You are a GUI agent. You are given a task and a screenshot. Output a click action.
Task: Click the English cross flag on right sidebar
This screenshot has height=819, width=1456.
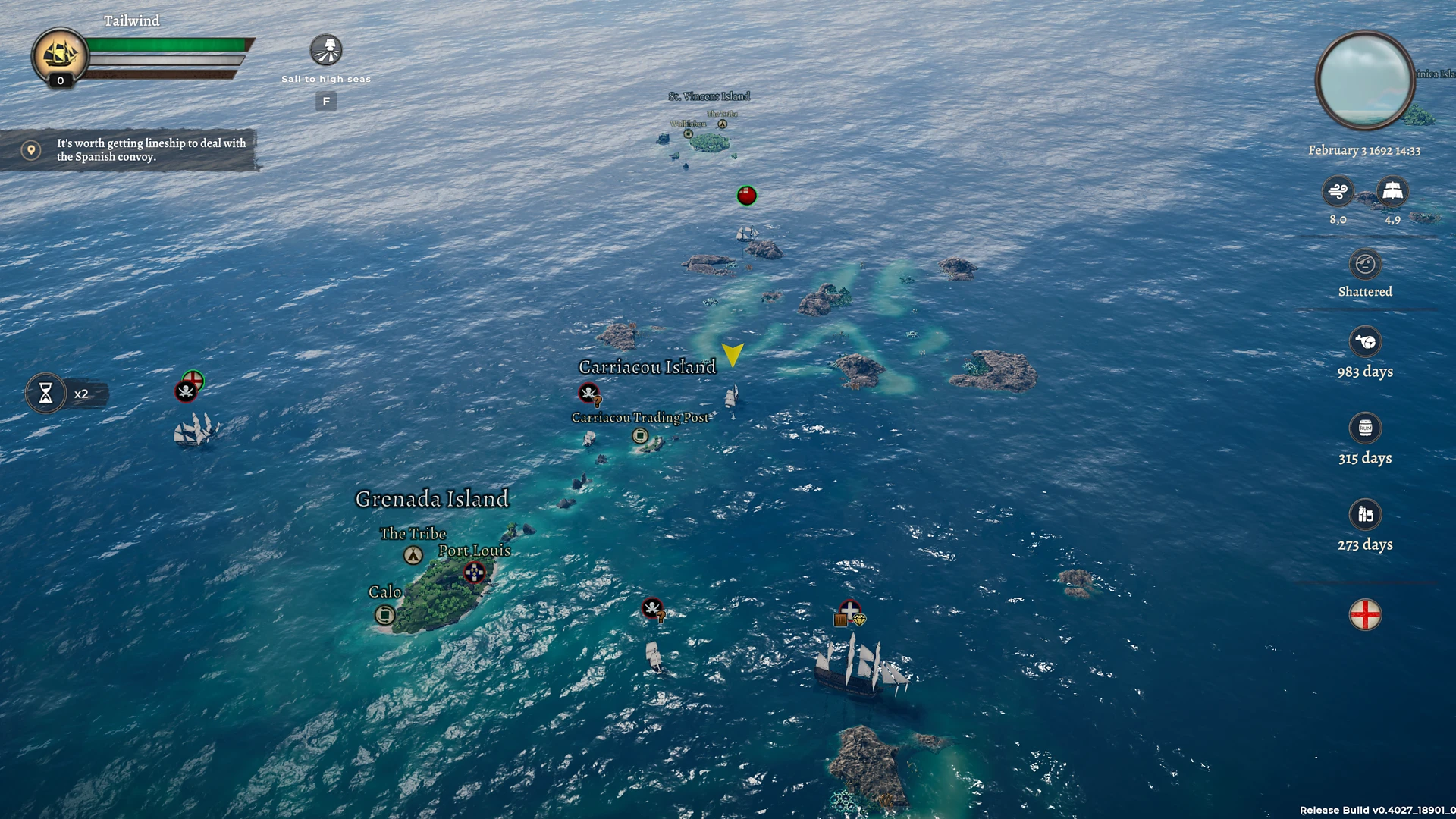(1367, 613)
